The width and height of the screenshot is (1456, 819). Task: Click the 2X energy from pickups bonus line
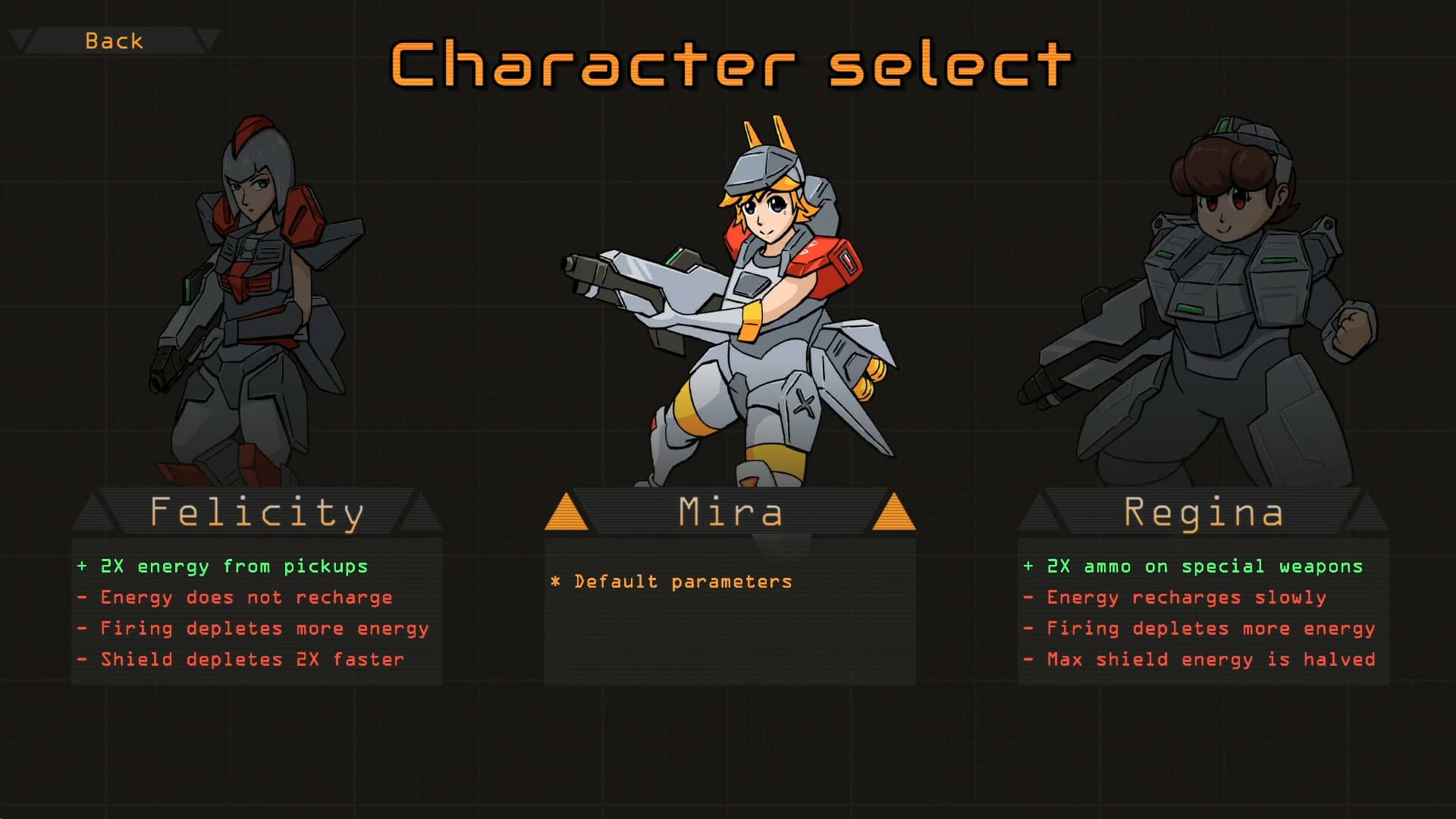click(224, 566)
